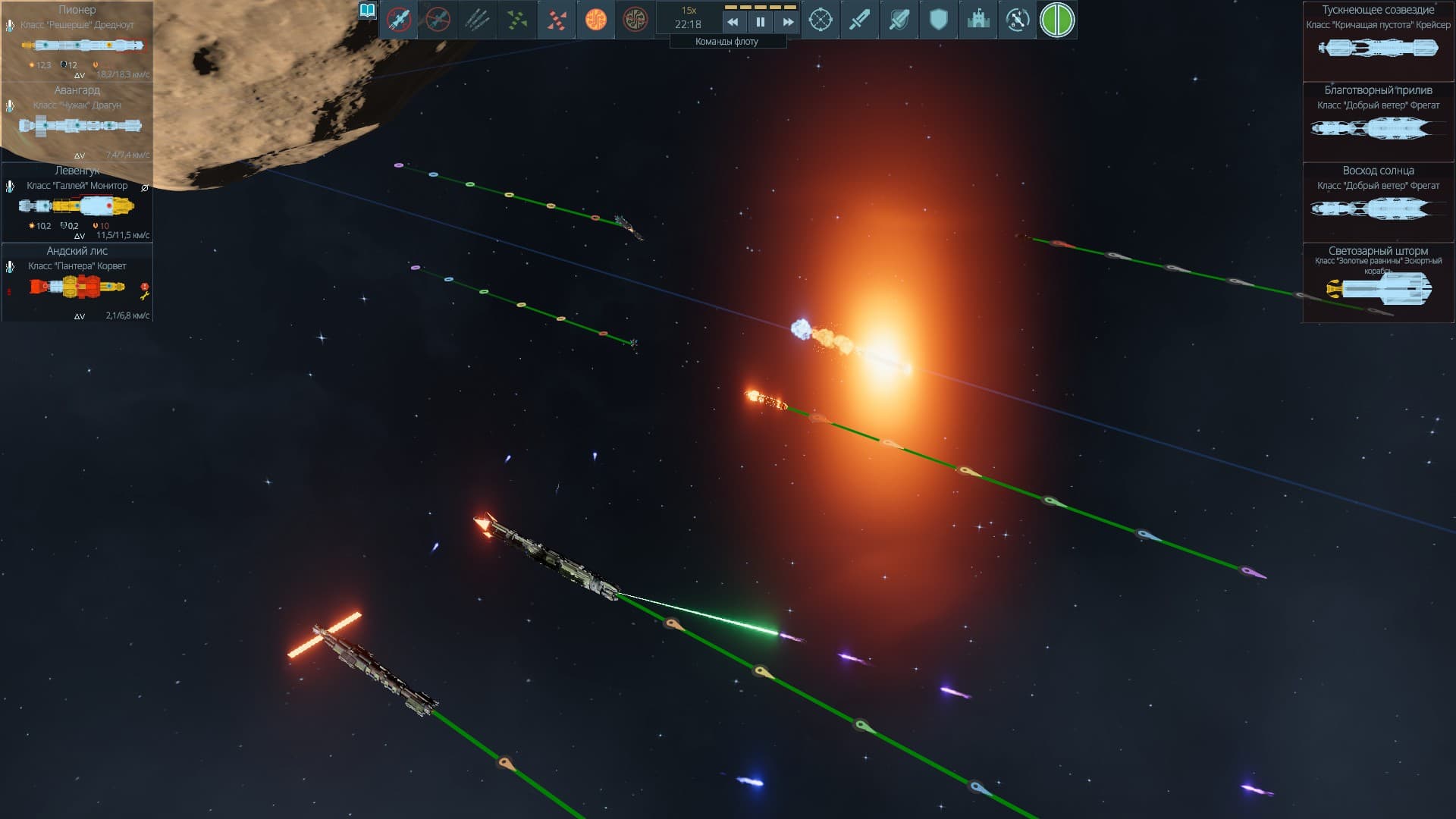Screen dimensions: 1456x819
Task: Toggle the crossed-out red missile command
Action: click(399, 20)
